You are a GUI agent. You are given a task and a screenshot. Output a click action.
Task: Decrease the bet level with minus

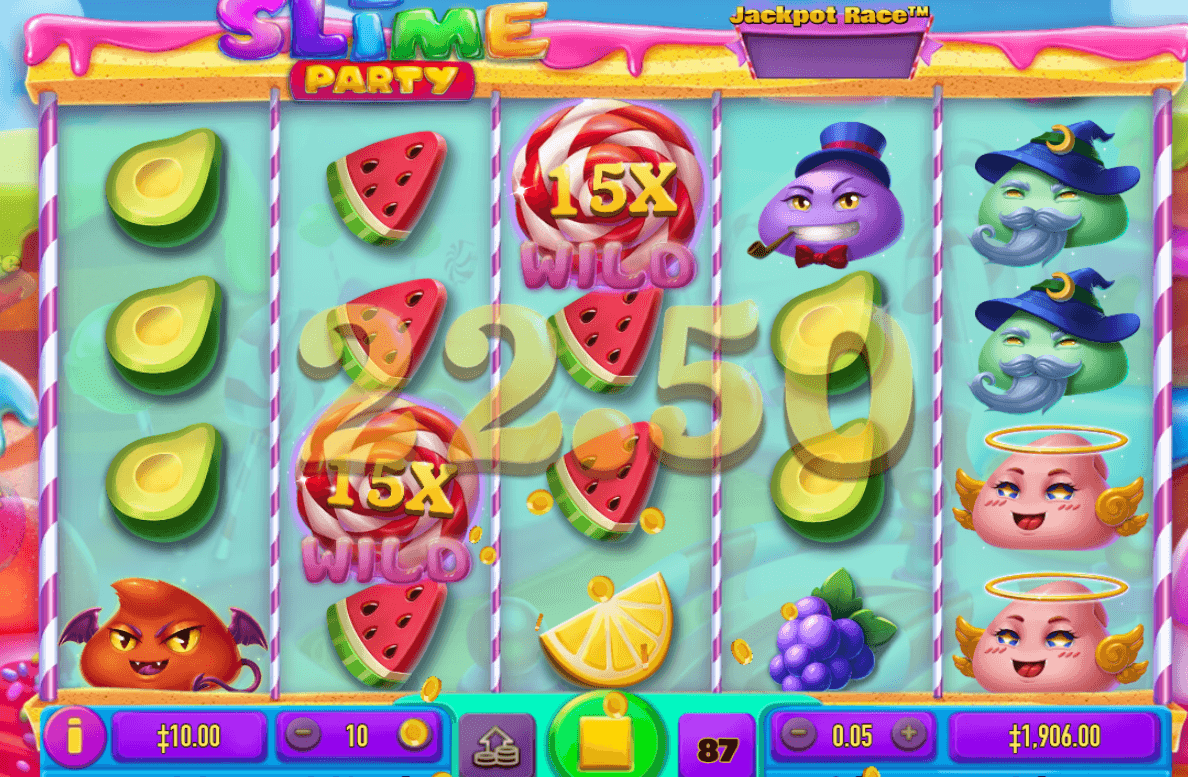coord(302,736)
